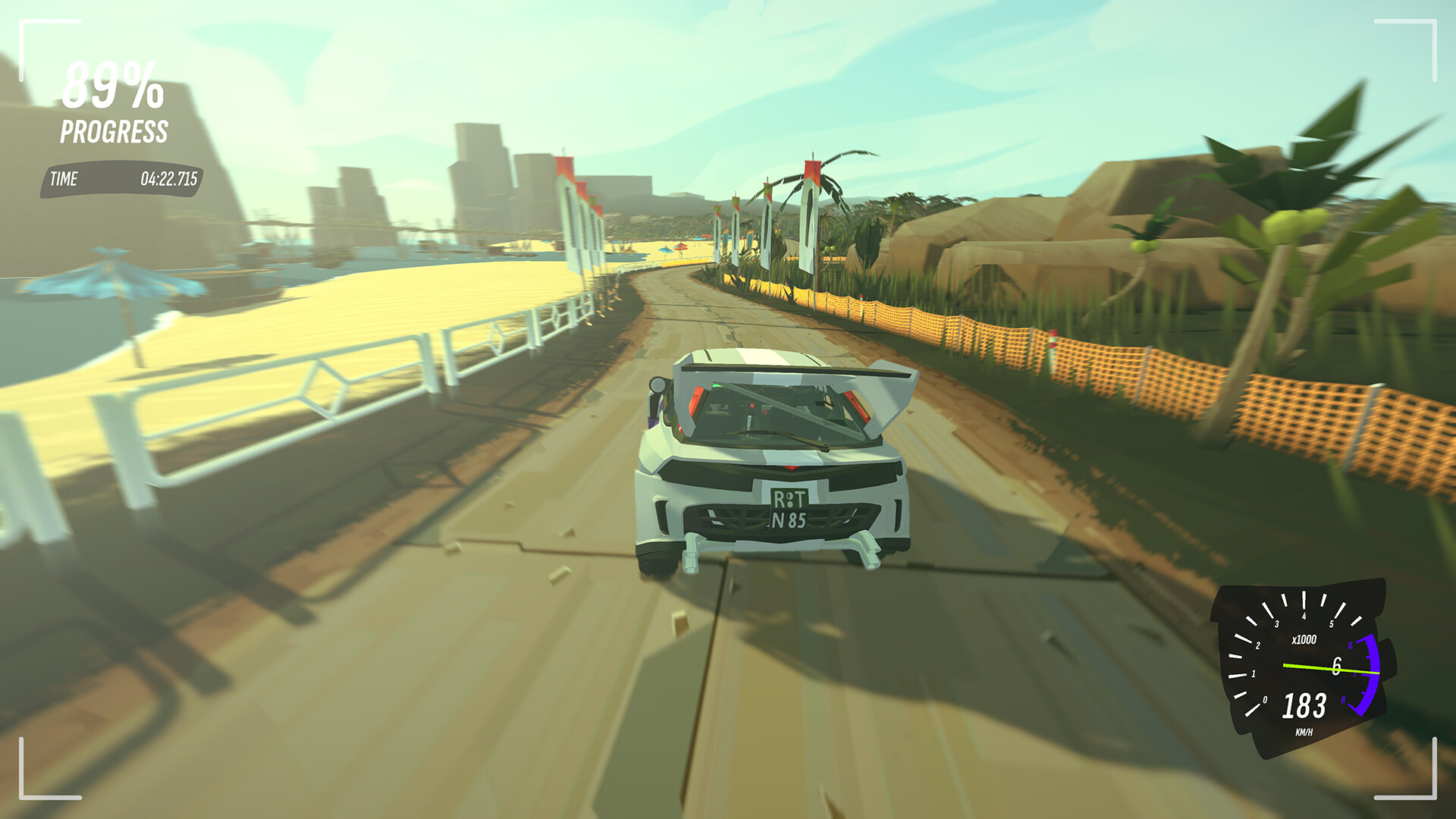This screenshot has height=819, width=1456.
Task: Expand the PROGRESS label under 89%
Action: (x=114, y=130)
